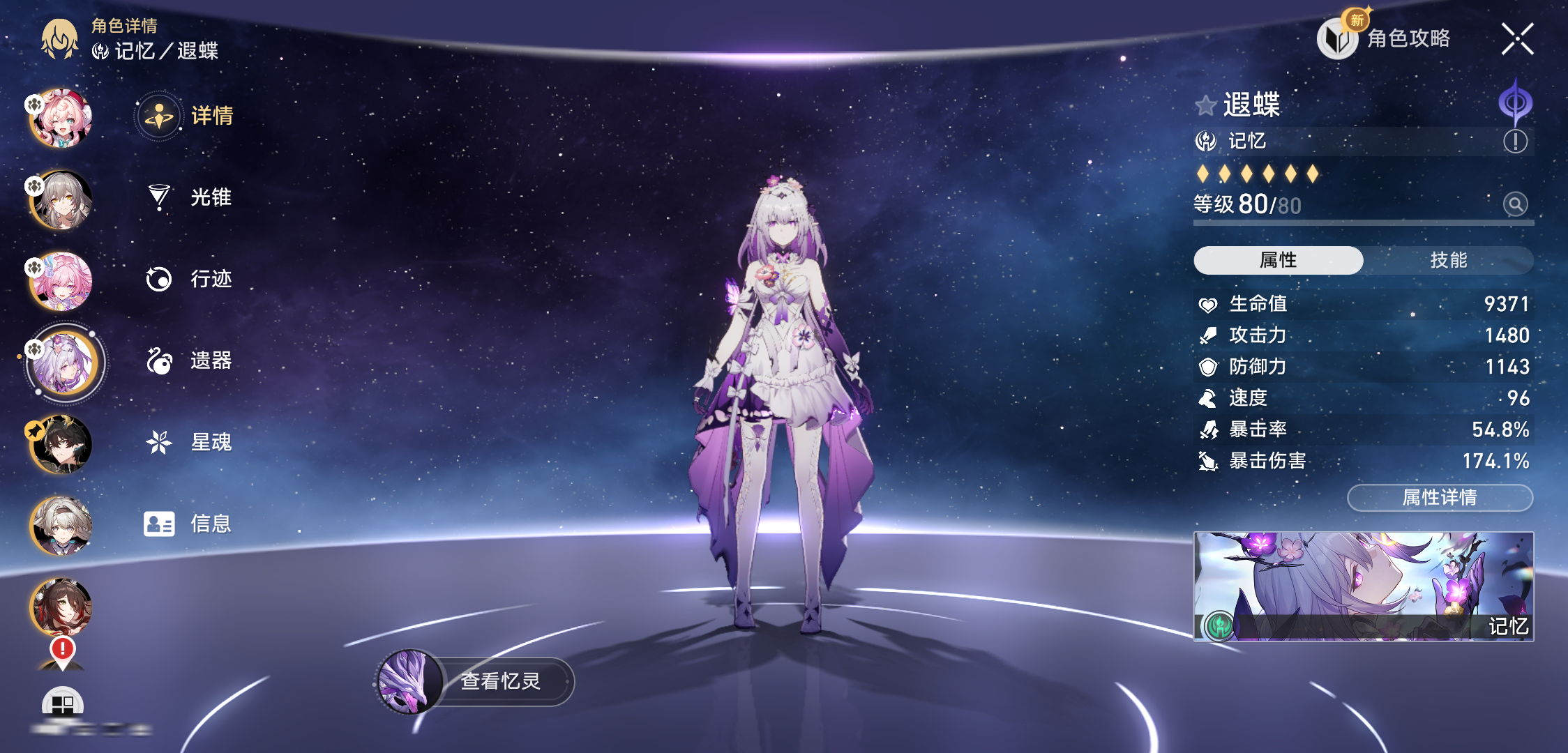
Task: Open the 行迹 traces menu
Action: click(189, 279)
